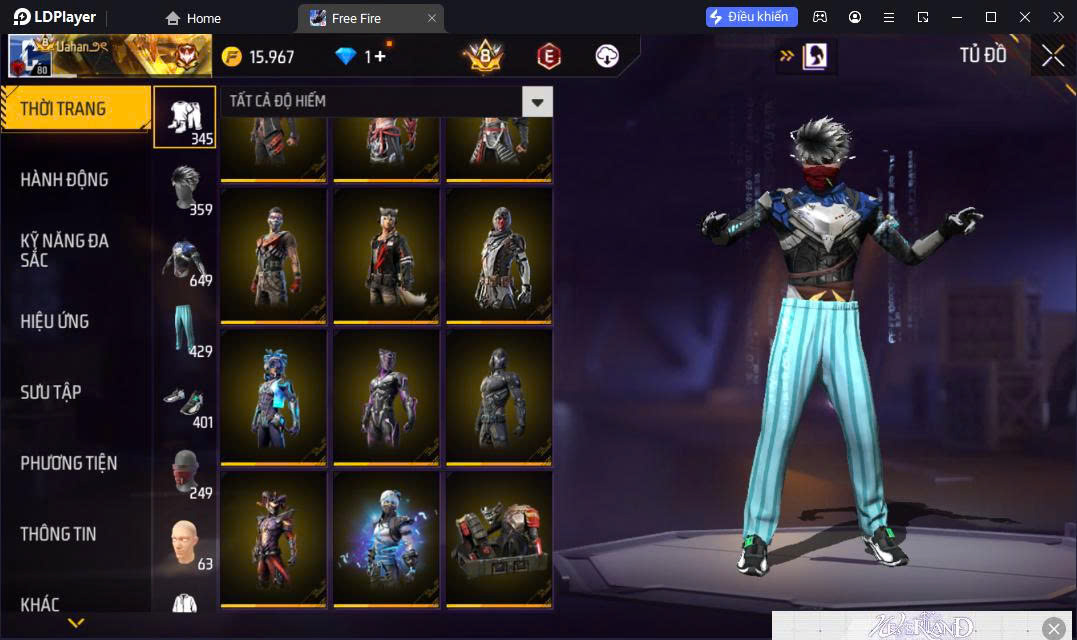Open the Kỹ Năng Đa Sắc tab
1077x640 pixels.
coord(65,250)
